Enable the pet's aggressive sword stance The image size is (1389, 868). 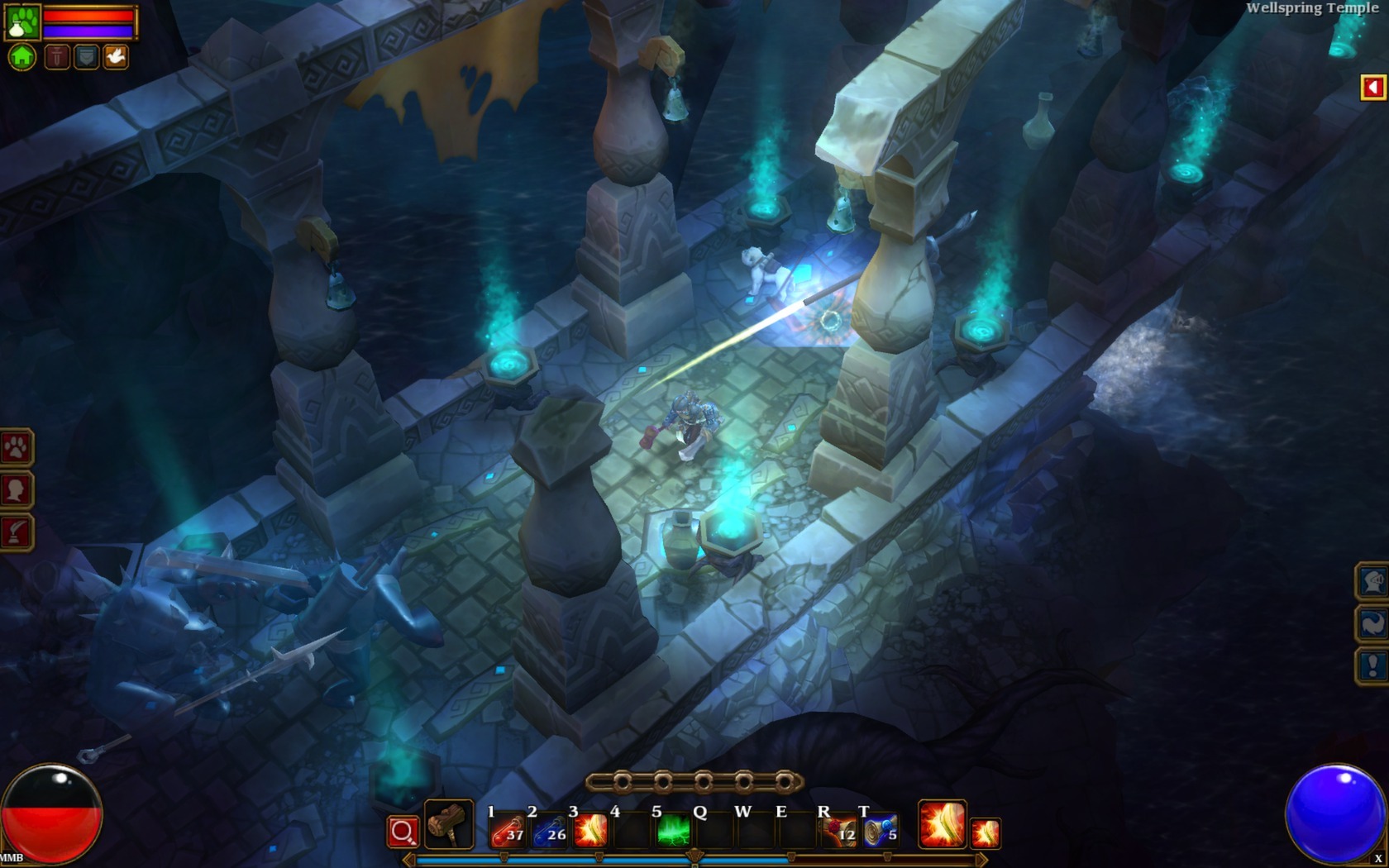tap(57, 55)
